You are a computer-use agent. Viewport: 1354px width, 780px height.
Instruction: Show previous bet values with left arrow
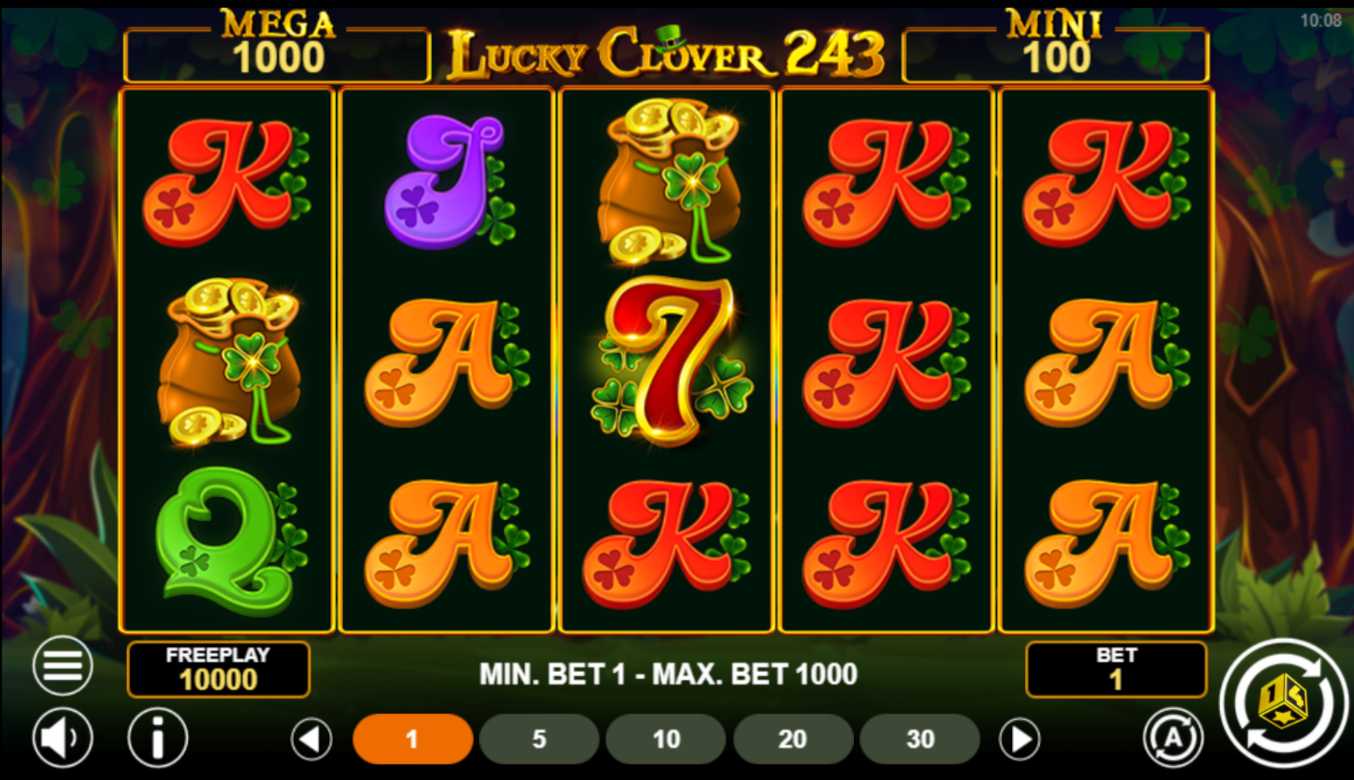[x=311, y=740]
